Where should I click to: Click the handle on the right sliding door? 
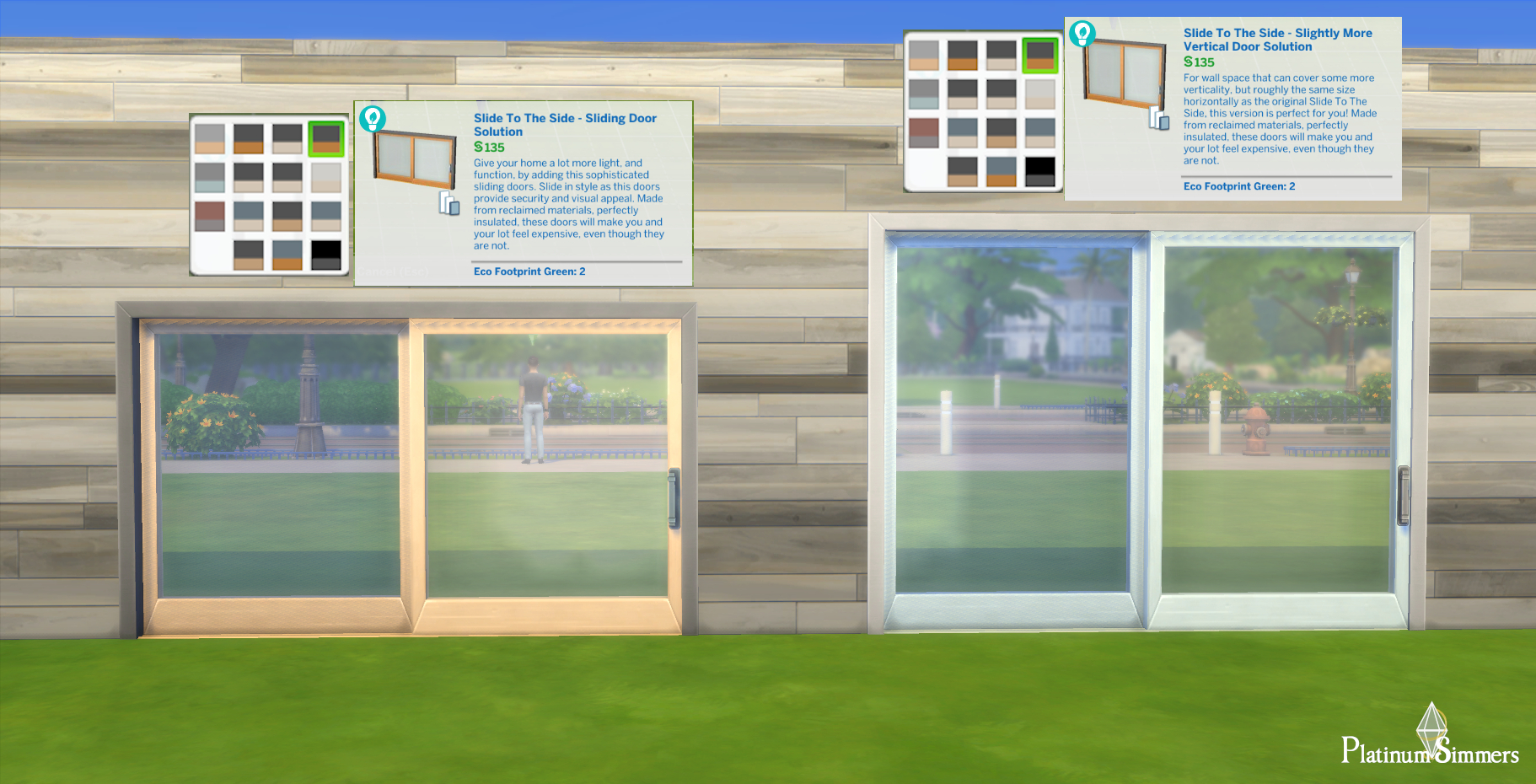click(x=1405, y=495)
